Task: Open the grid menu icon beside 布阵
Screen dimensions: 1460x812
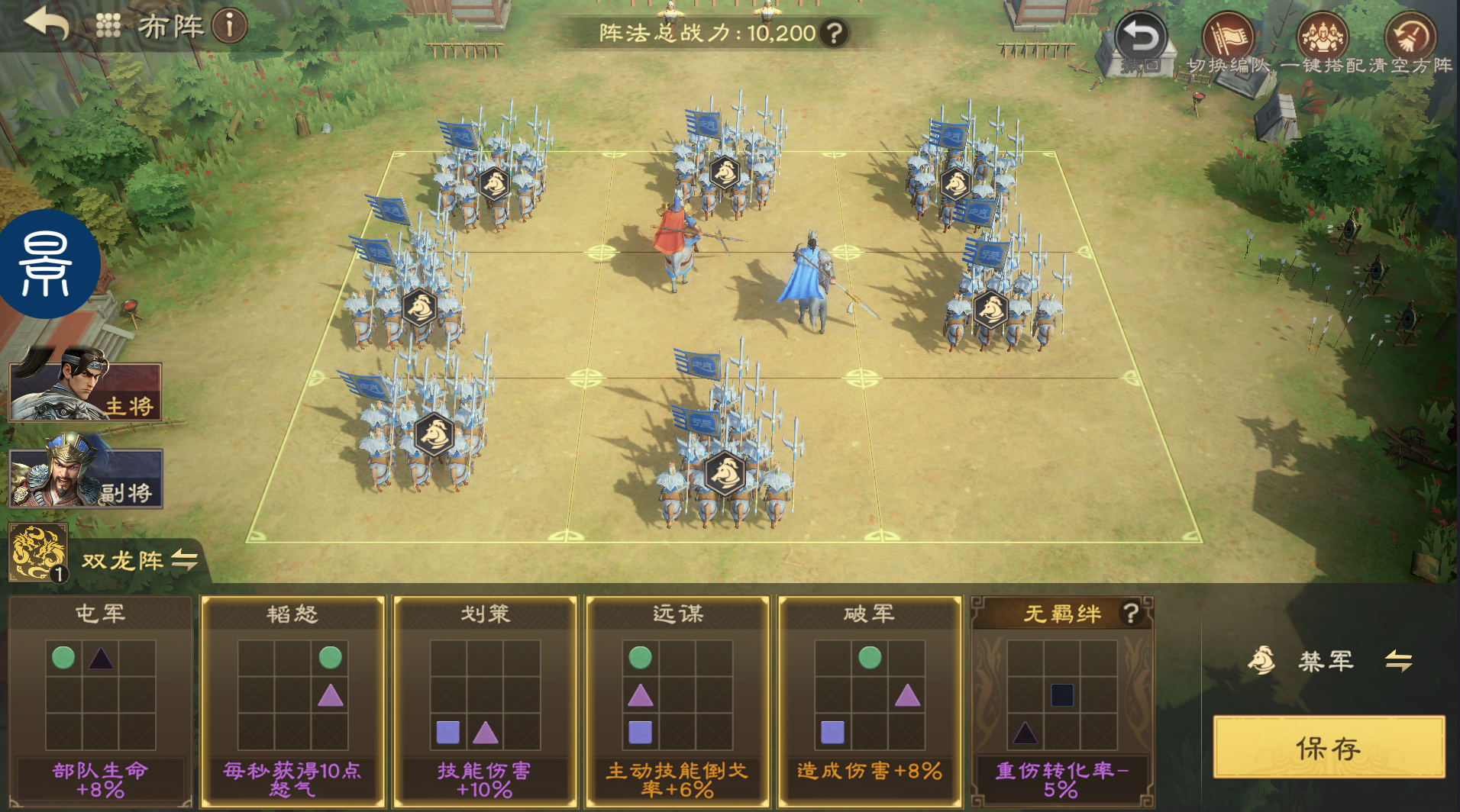Action: [x=108, y=26]
